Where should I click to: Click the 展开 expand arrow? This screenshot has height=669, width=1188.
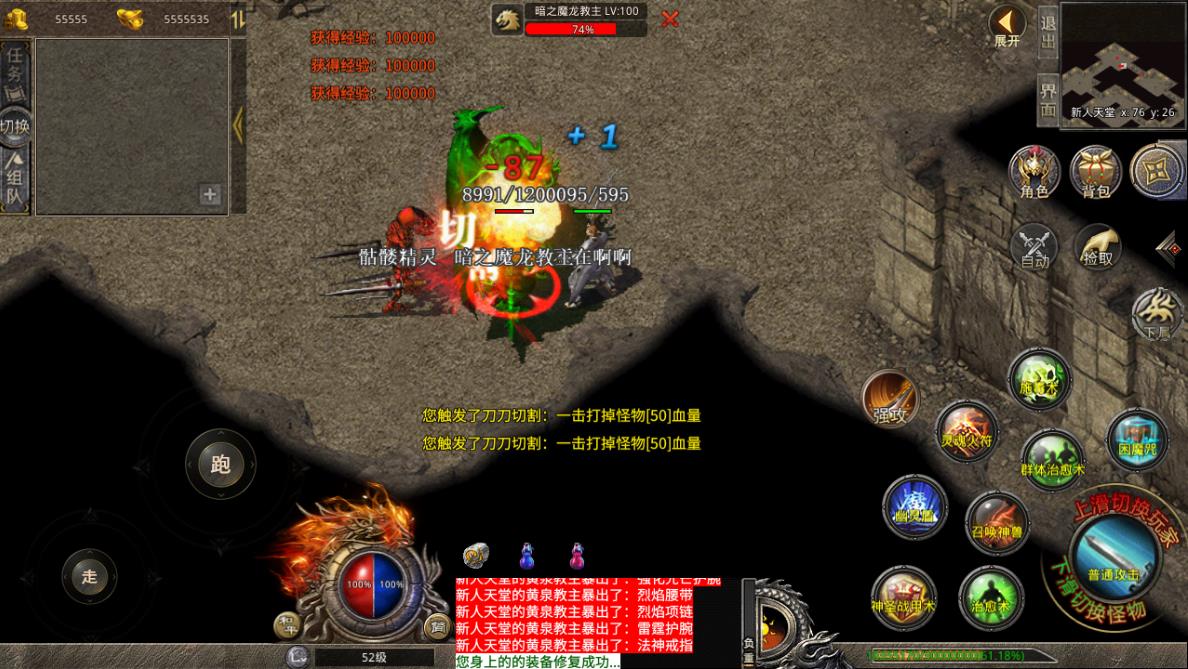[1007, 25]
